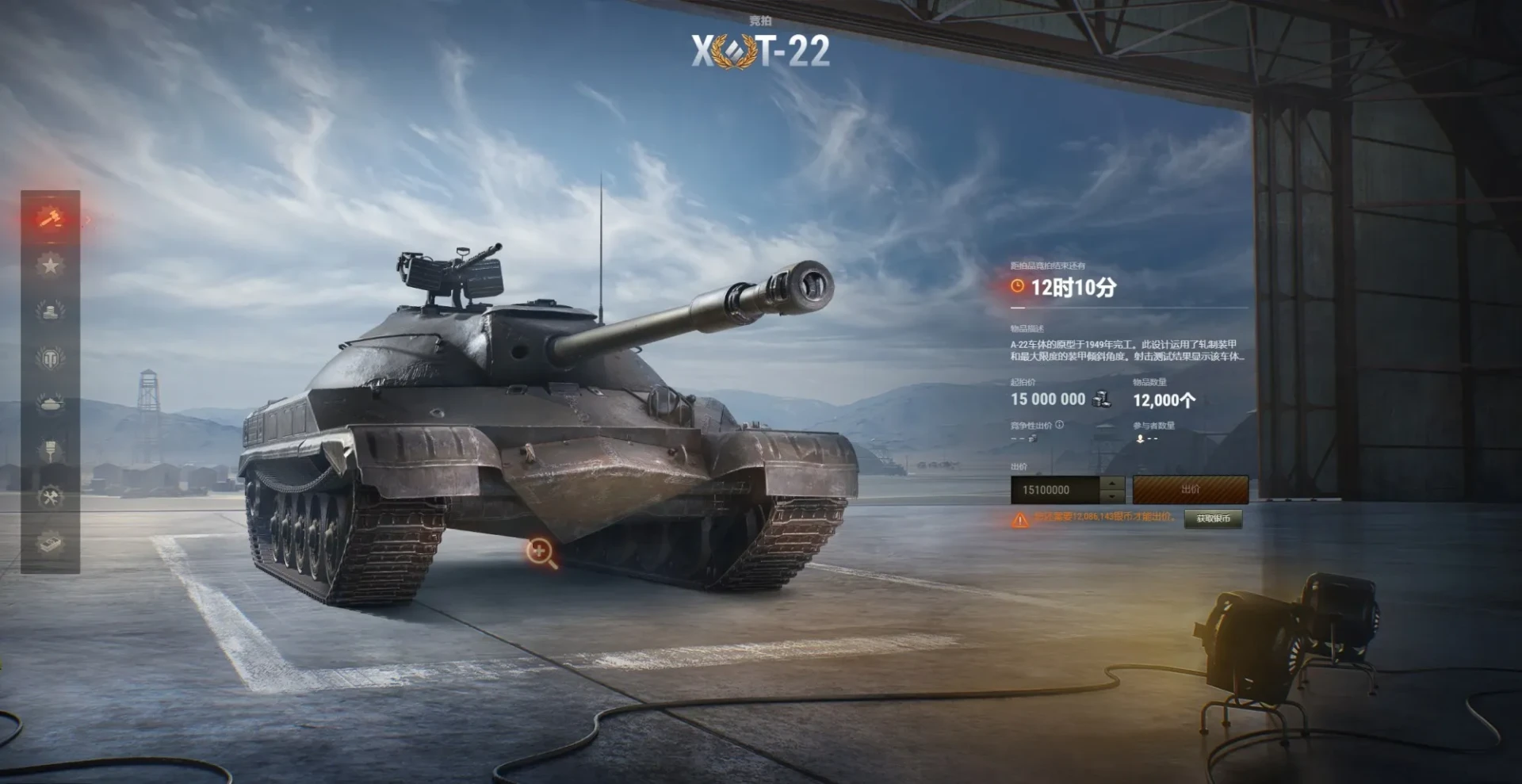Switch to the tank silhouette sidebar category
The image size is (1522, 784).
pos(50,404)
